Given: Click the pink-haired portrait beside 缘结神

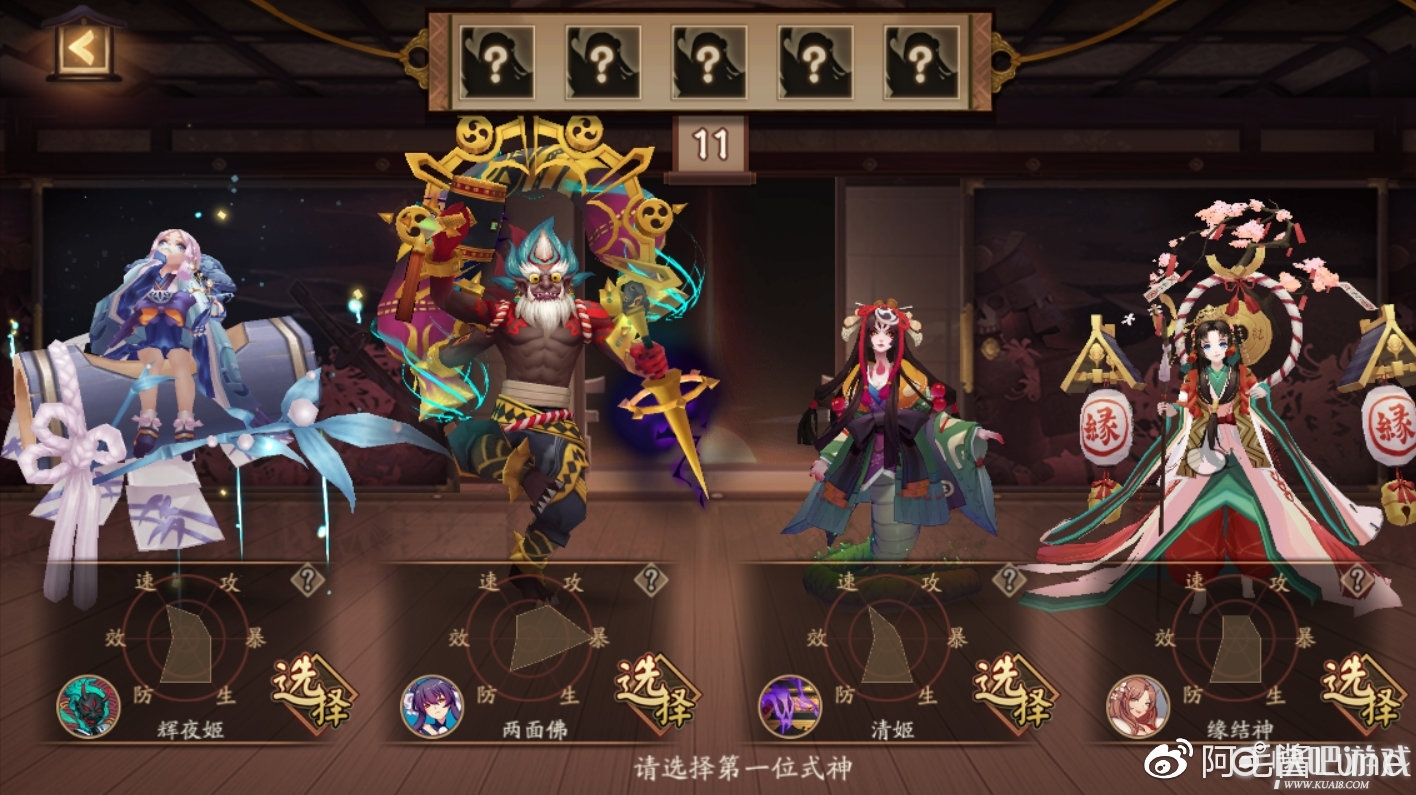Looking at the screenshot, I should [x=1137, y=706].
